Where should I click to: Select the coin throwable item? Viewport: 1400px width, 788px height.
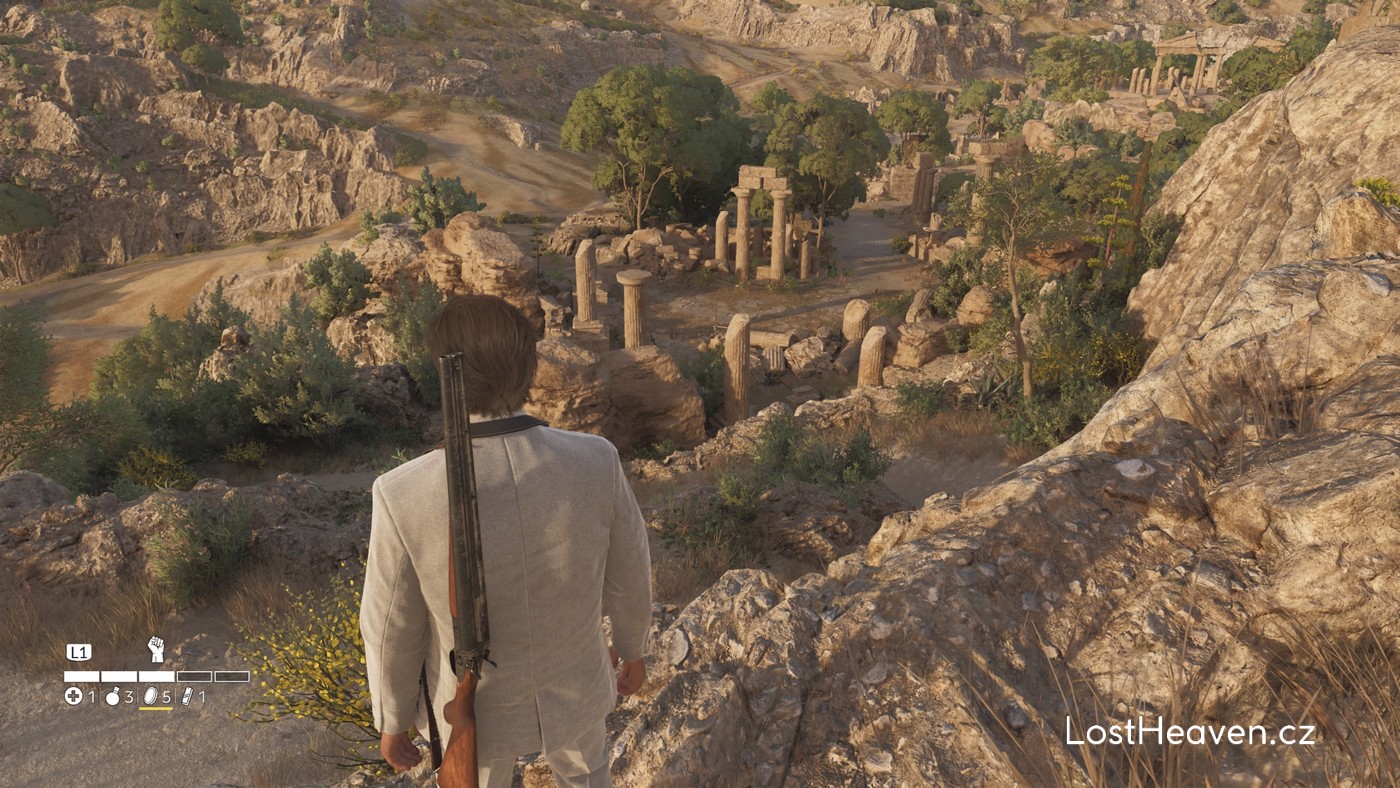coord(150,696)
